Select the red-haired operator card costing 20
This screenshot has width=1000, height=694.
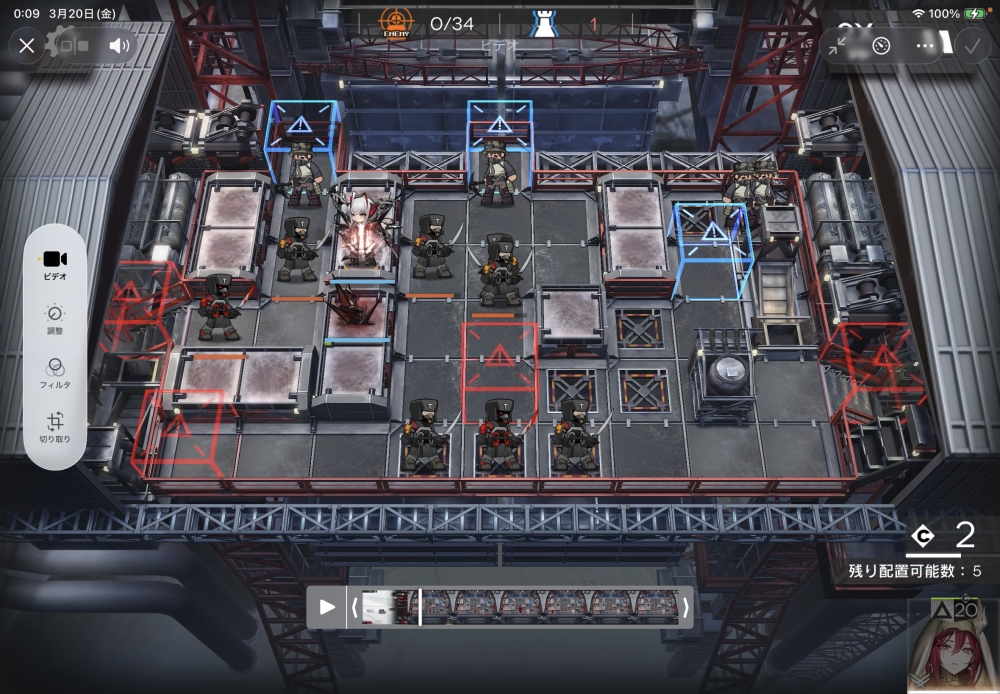[x=953, y=646]
